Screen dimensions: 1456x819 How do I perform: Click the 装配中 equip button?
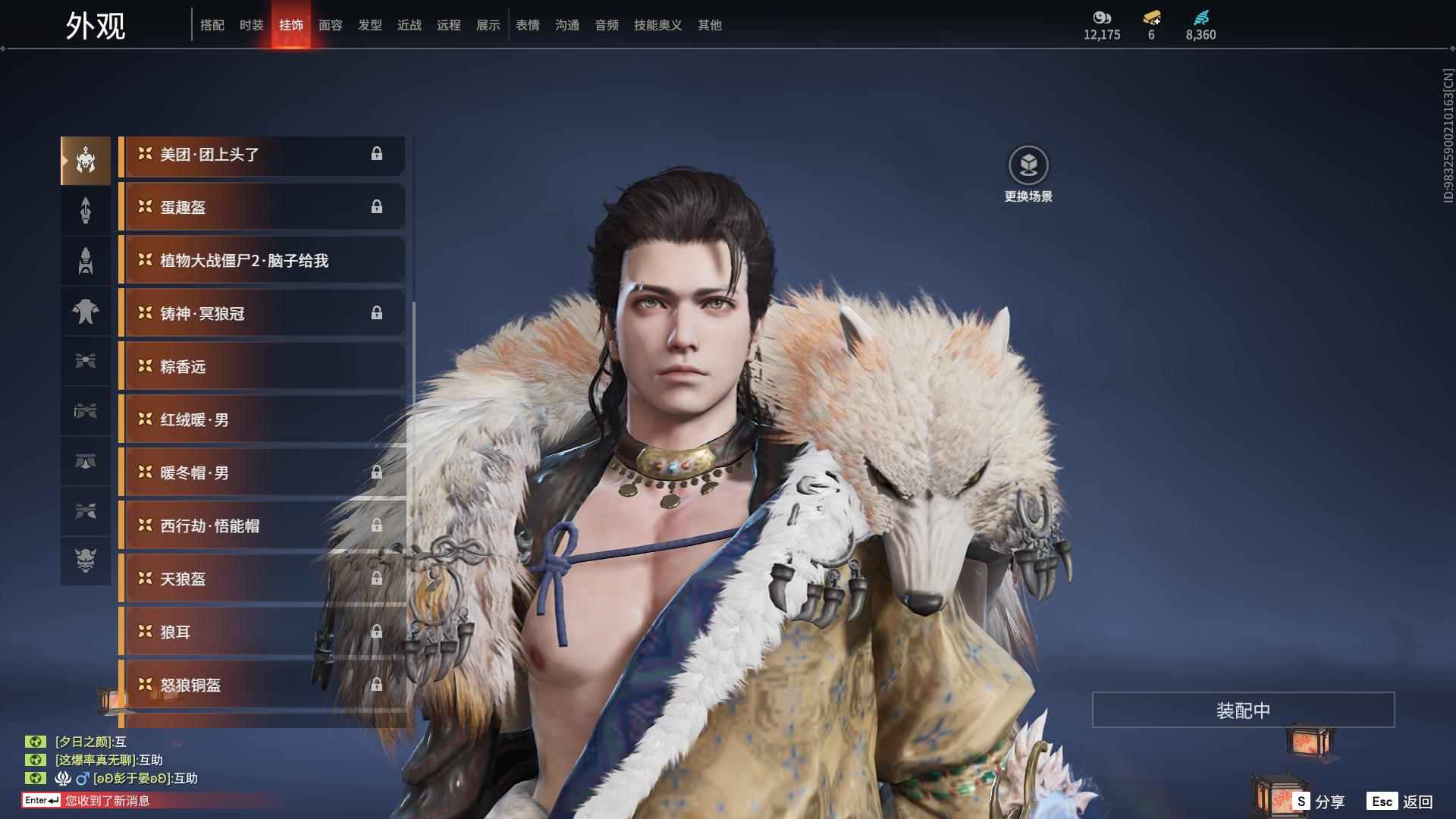pos(1243,710)
